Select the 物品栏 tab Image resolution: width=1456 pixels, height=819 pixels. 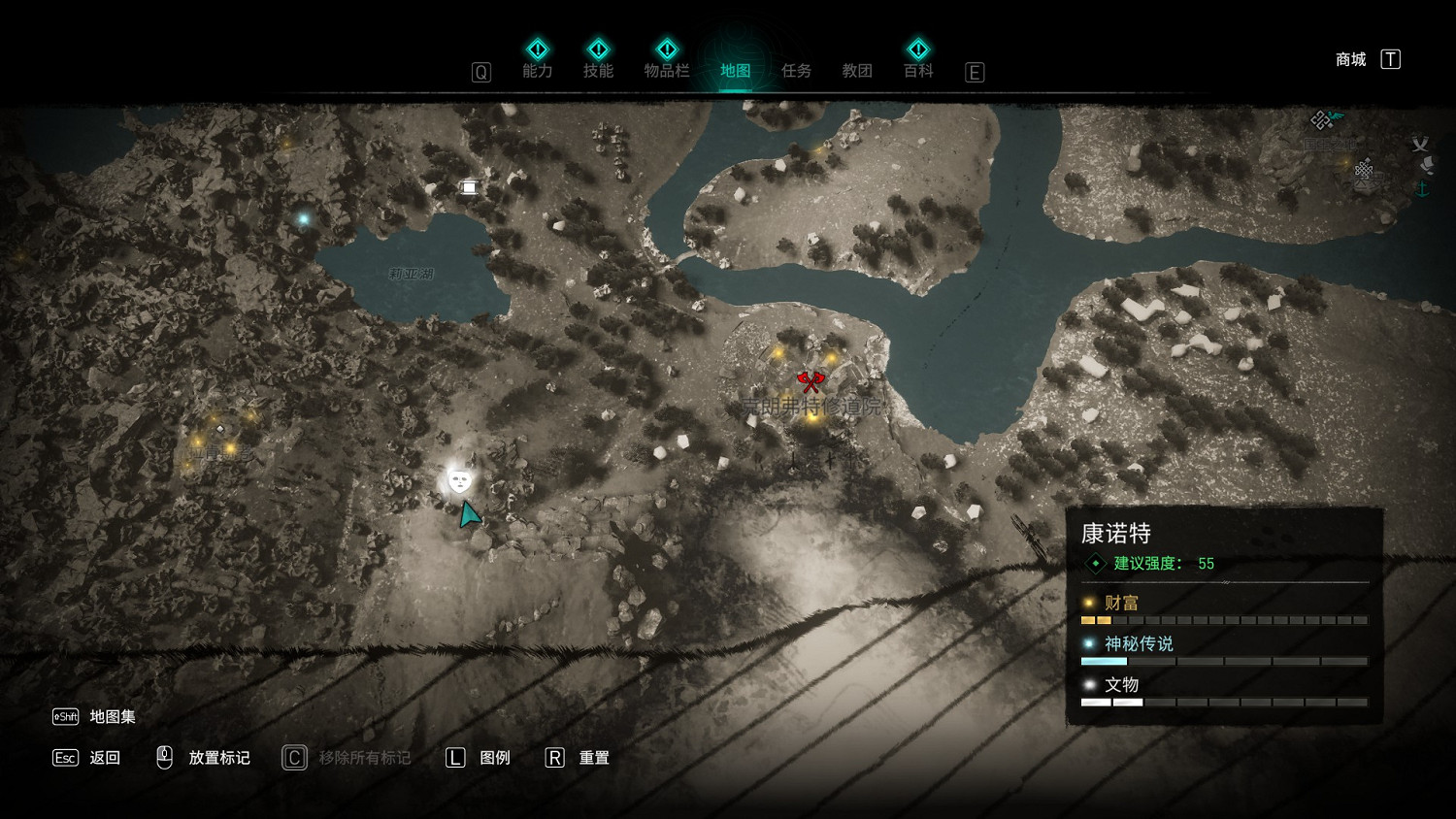[667, 70]
